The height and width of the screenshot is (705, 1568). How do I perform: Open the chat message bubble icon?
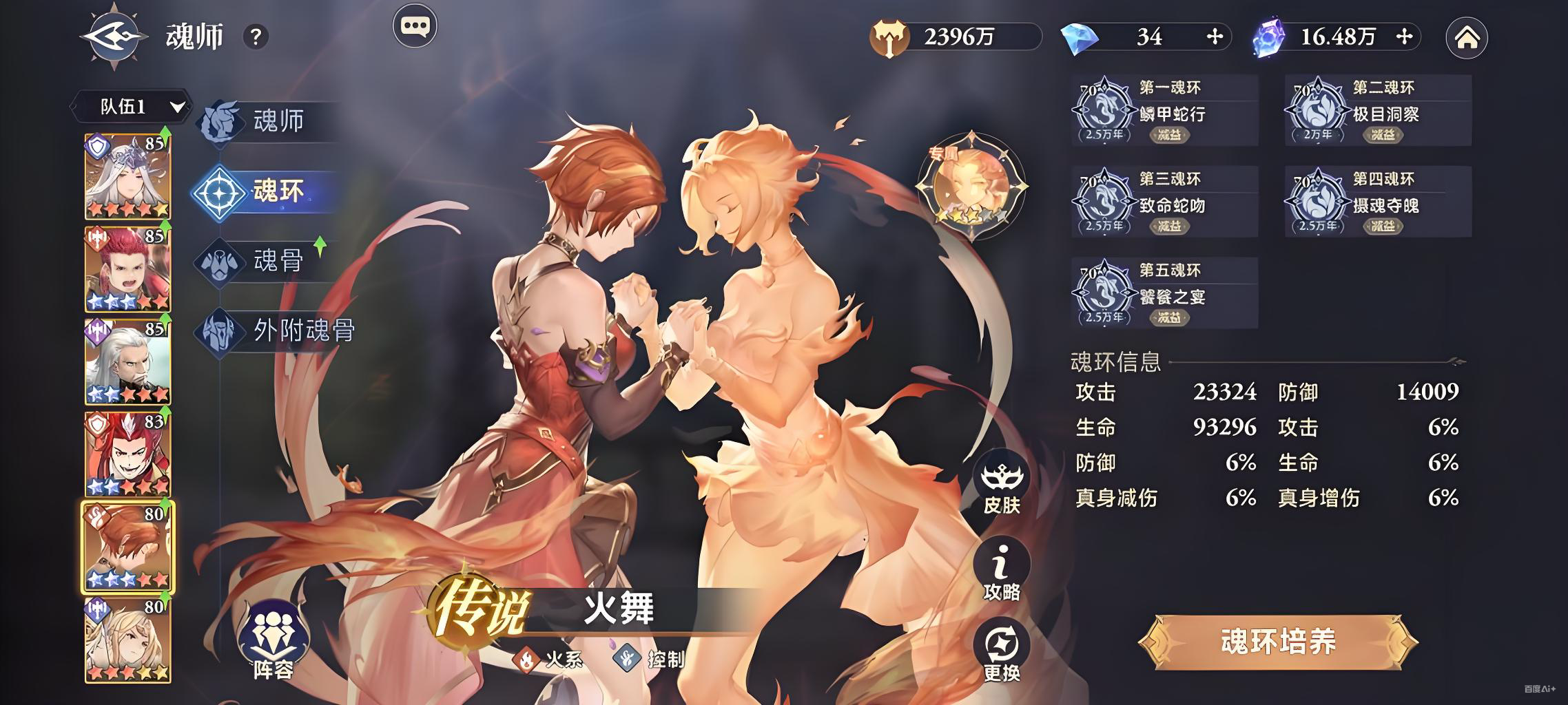(x=415, y=25)
